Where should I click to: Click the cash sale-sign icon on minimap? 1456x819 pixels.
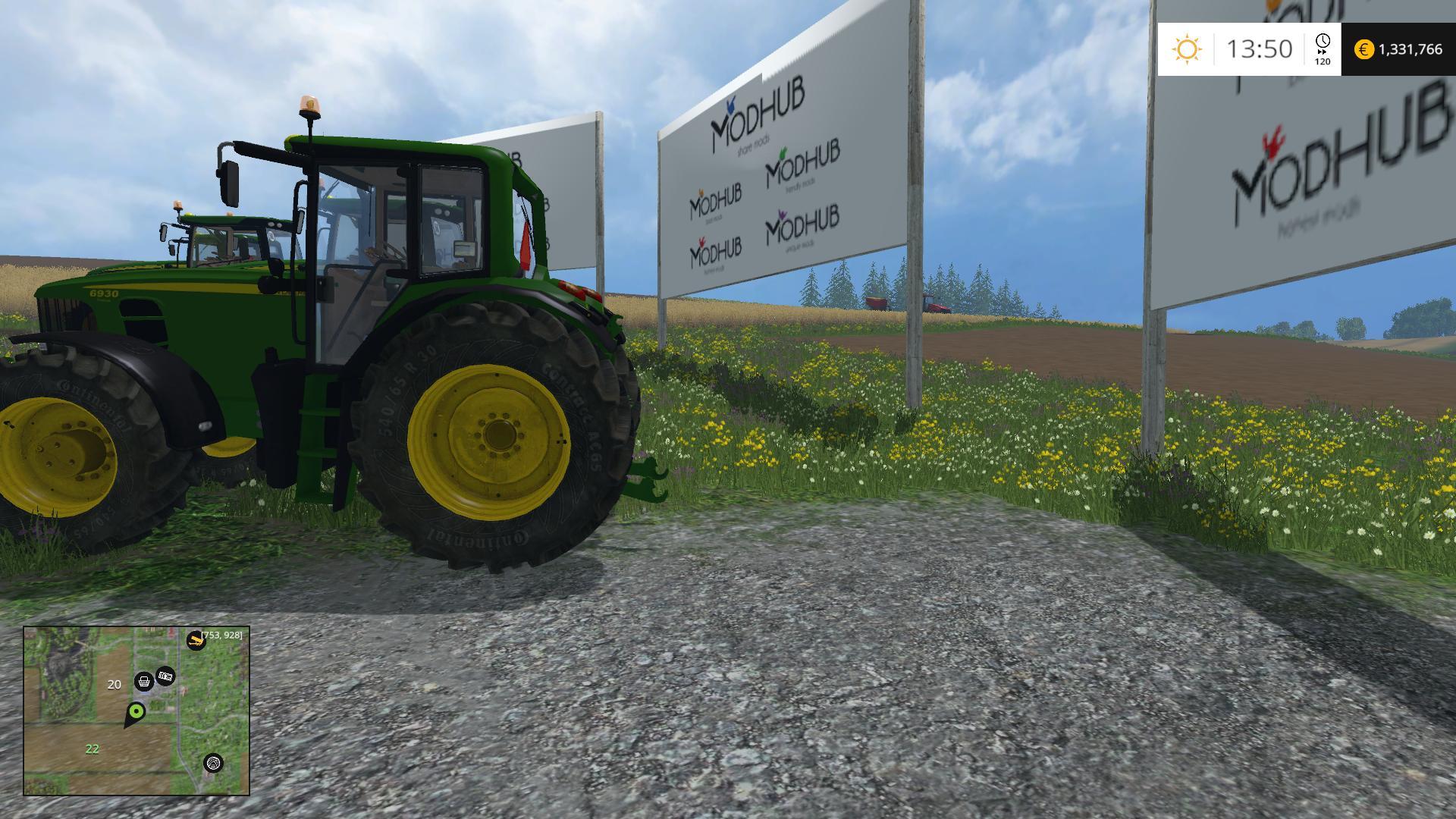coord(165,675)
